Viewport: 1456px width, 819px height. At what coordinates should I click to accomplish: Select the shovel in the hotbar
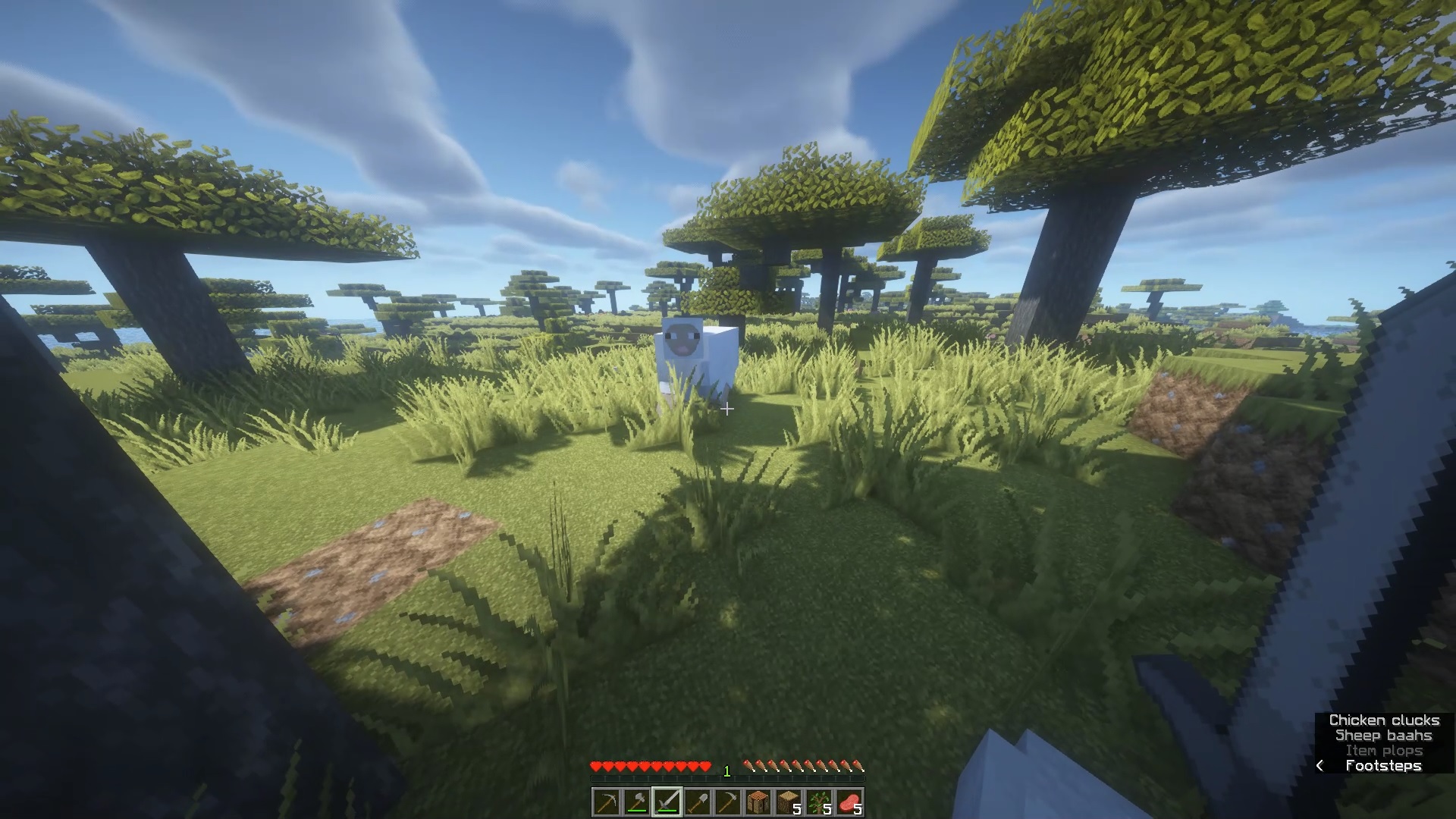point(697,802)
